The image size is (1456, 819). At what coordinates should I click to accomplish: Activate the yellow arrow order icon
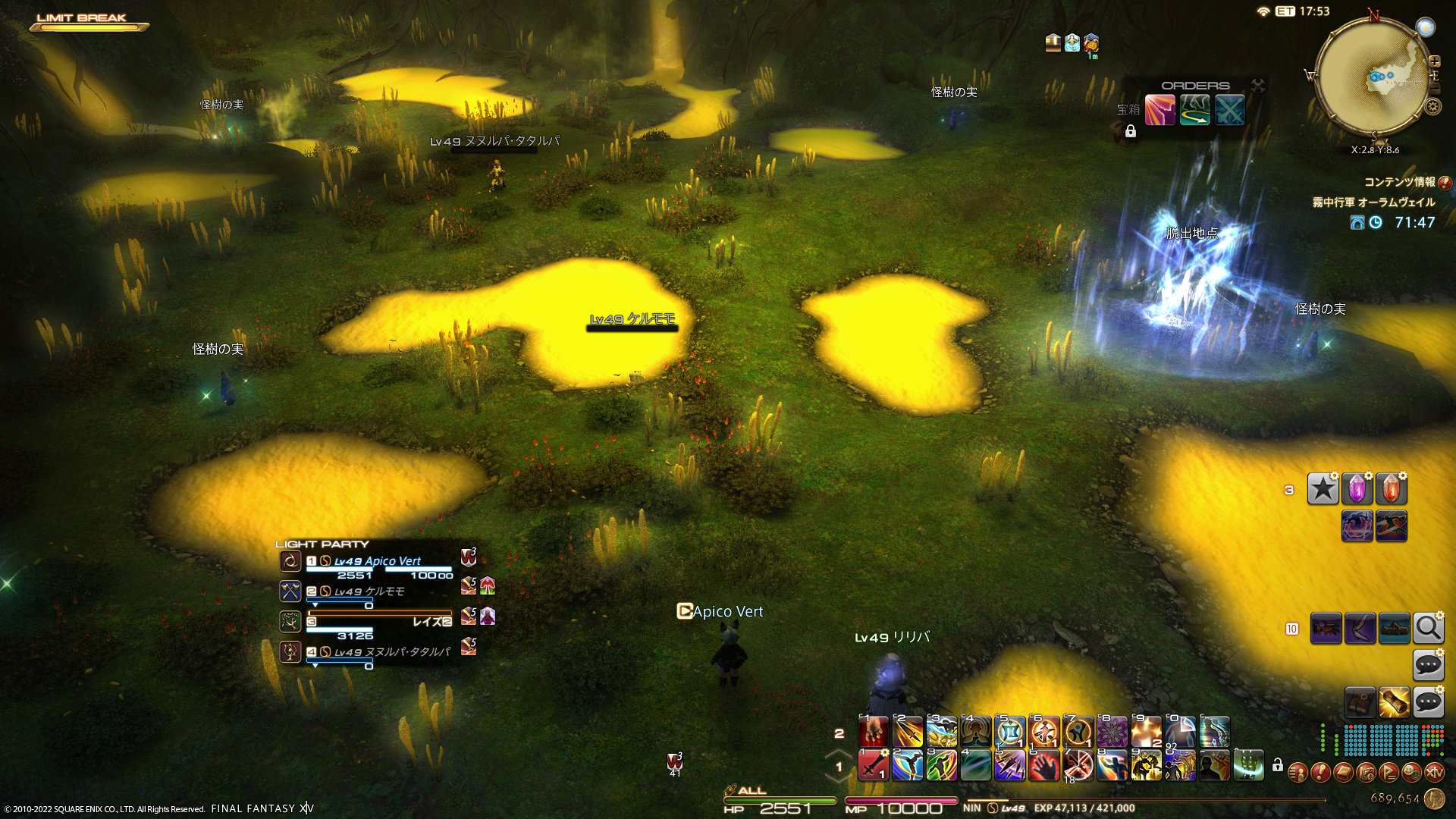click(1194, 111)
